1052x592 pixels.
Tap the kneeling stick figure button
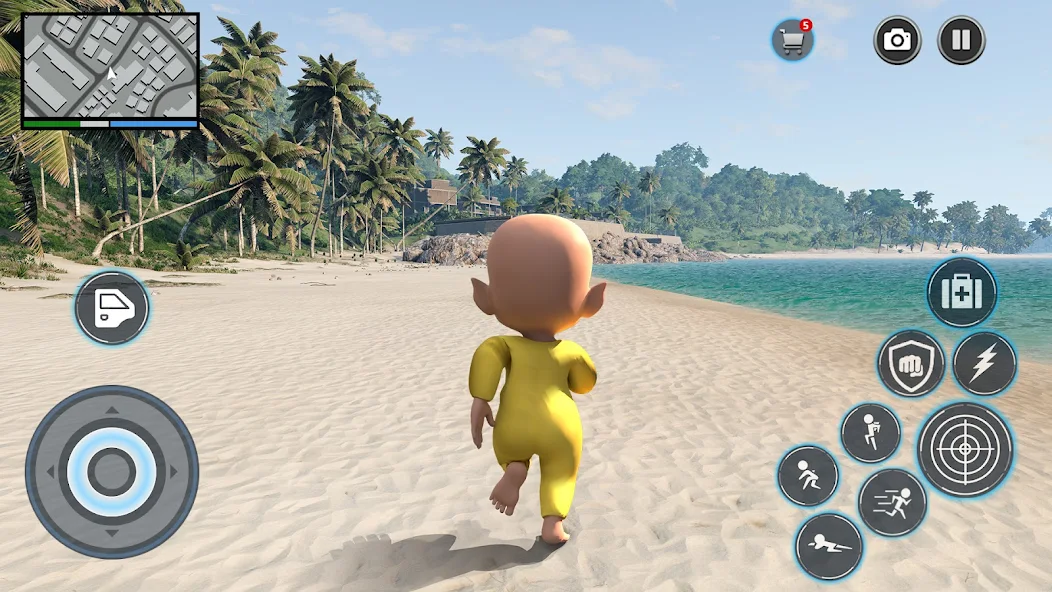(870, 433)
